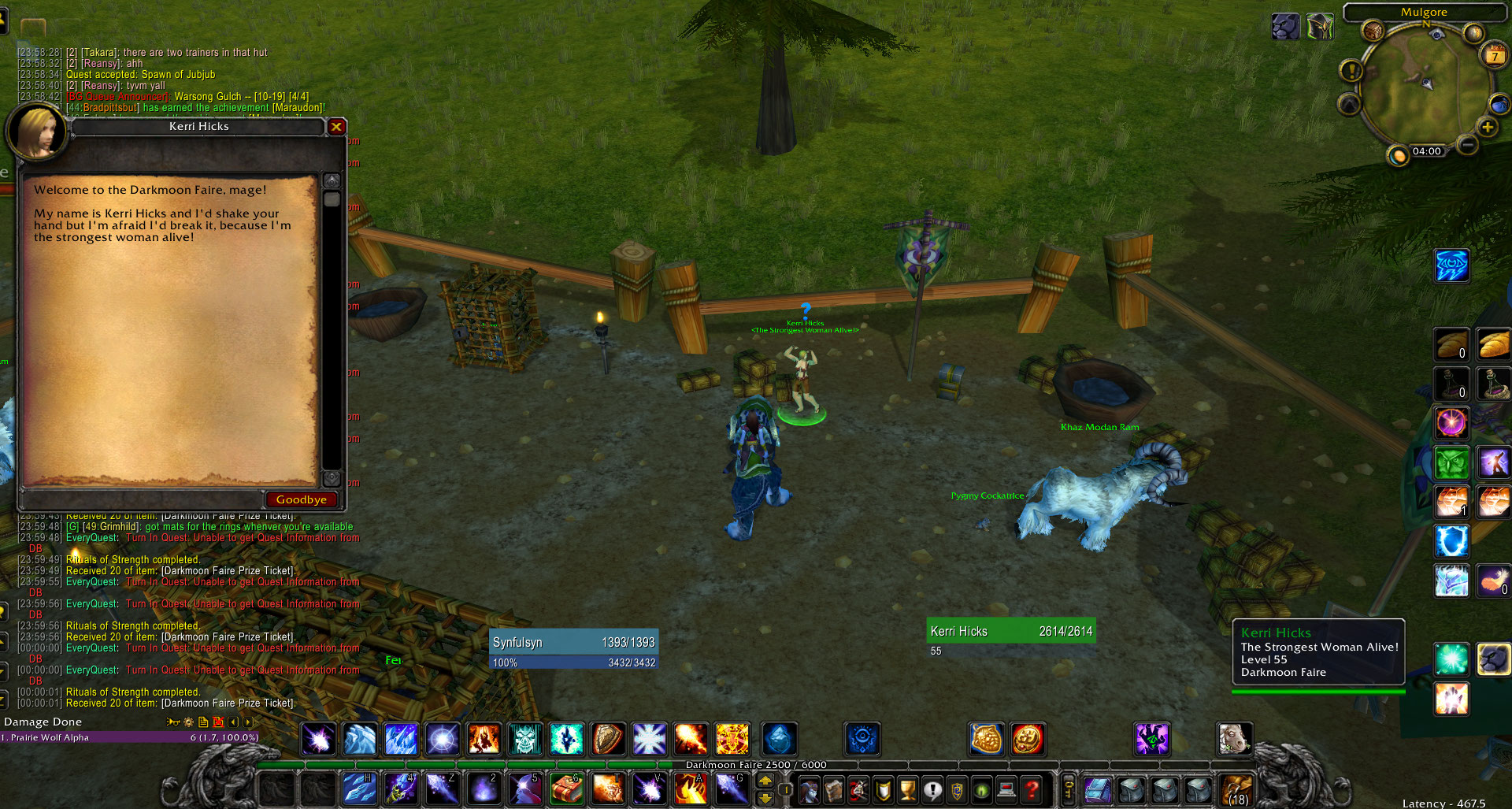
Task: Open the Help red question mark icon
Action: pyautogui.click(x=1032, y=789)
